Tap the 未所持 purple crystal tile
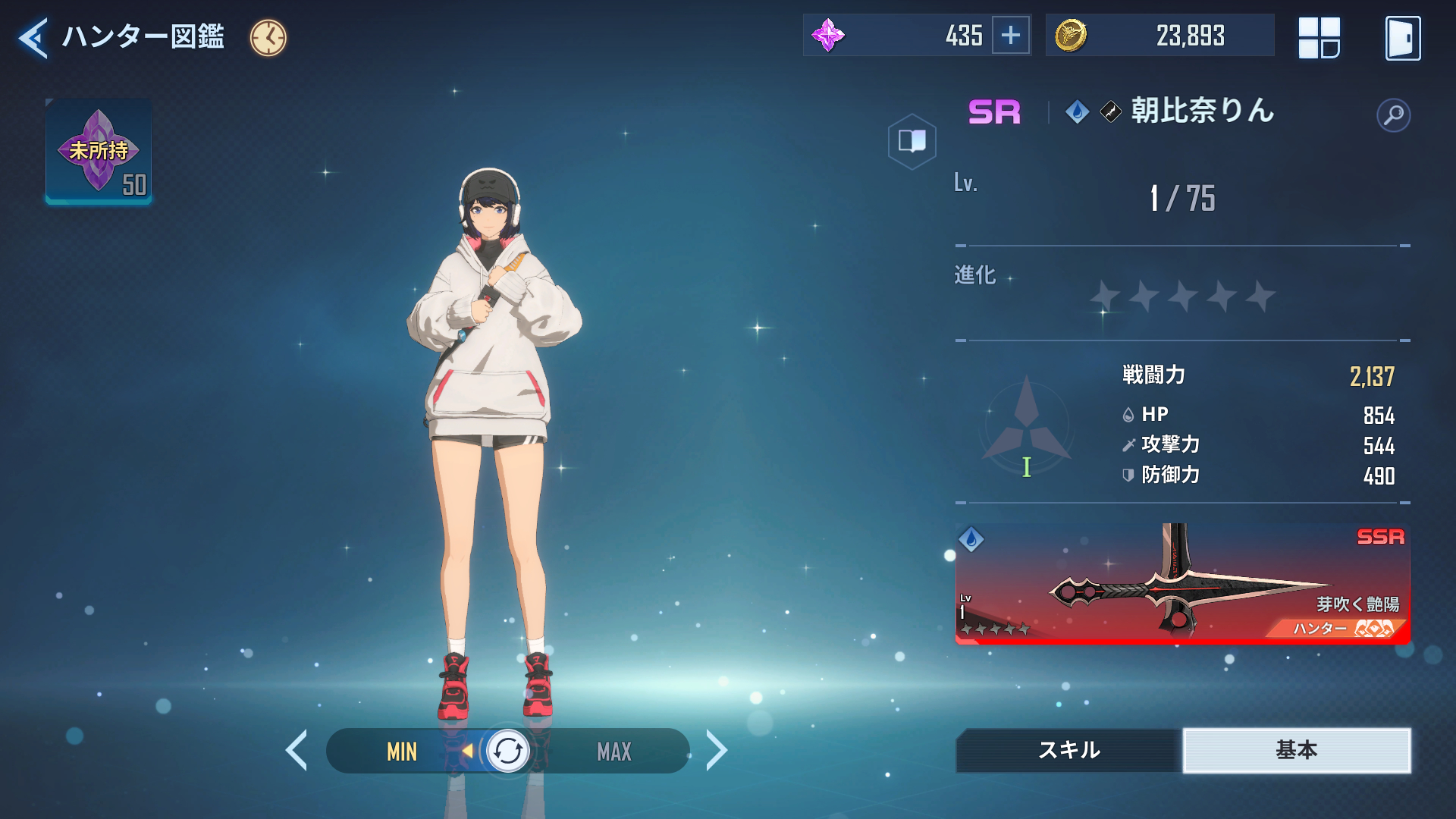This screenshot has width=1456, height=819. (99, 152)
